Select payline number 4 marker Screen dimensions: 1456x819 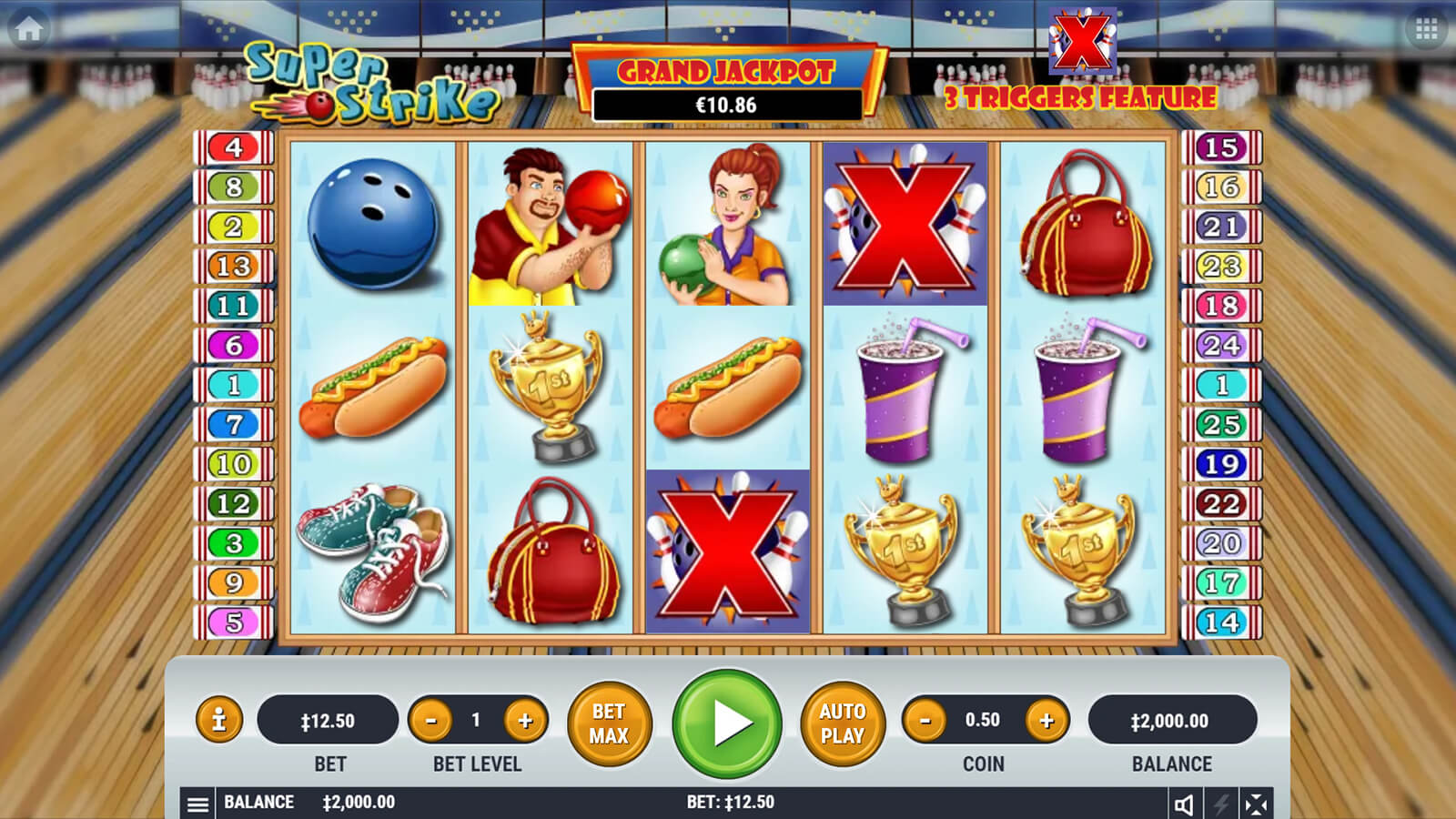click(234, 147)
